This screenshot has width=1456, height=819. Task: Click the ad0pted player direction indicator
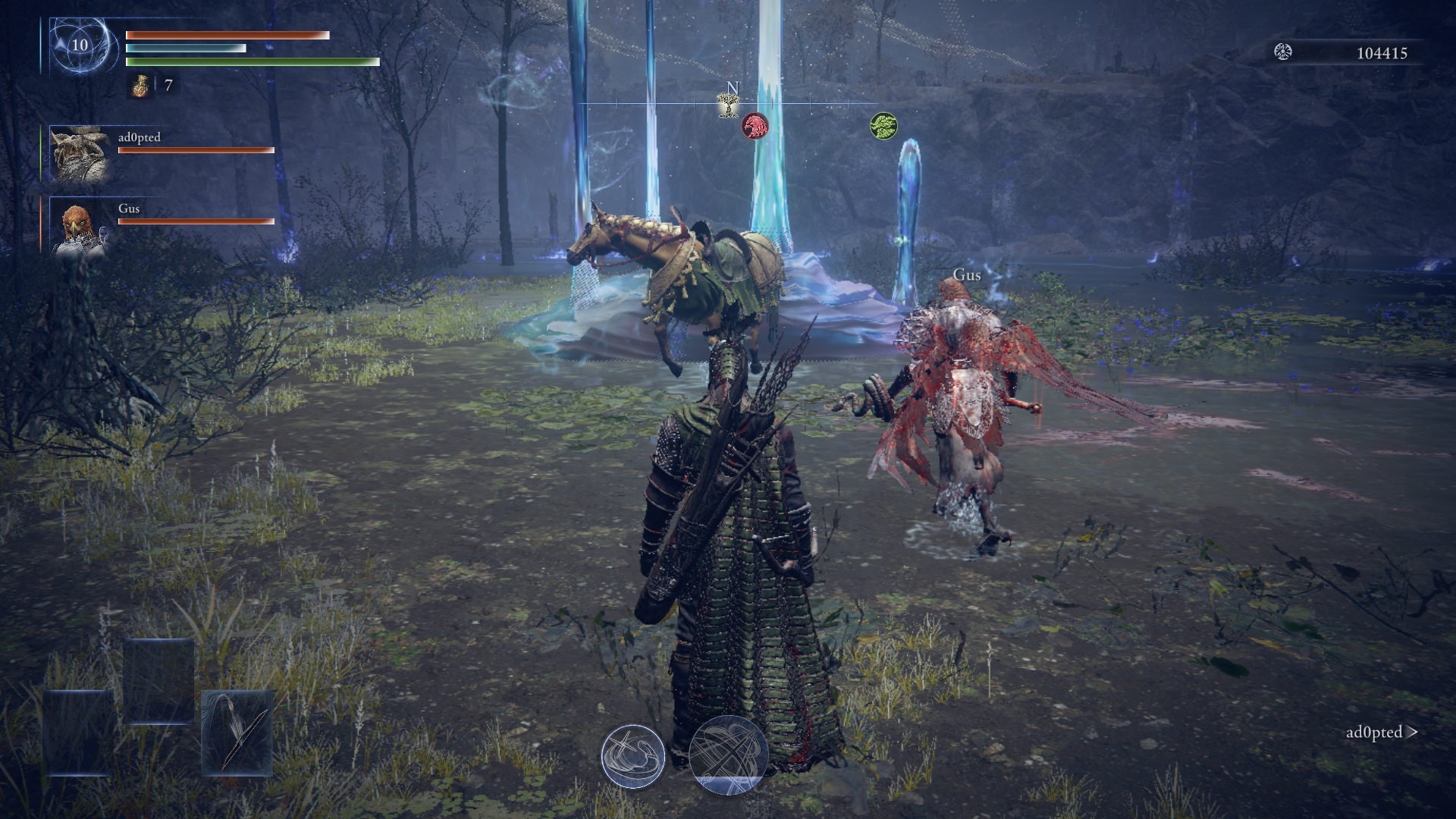click(1381, 733)
